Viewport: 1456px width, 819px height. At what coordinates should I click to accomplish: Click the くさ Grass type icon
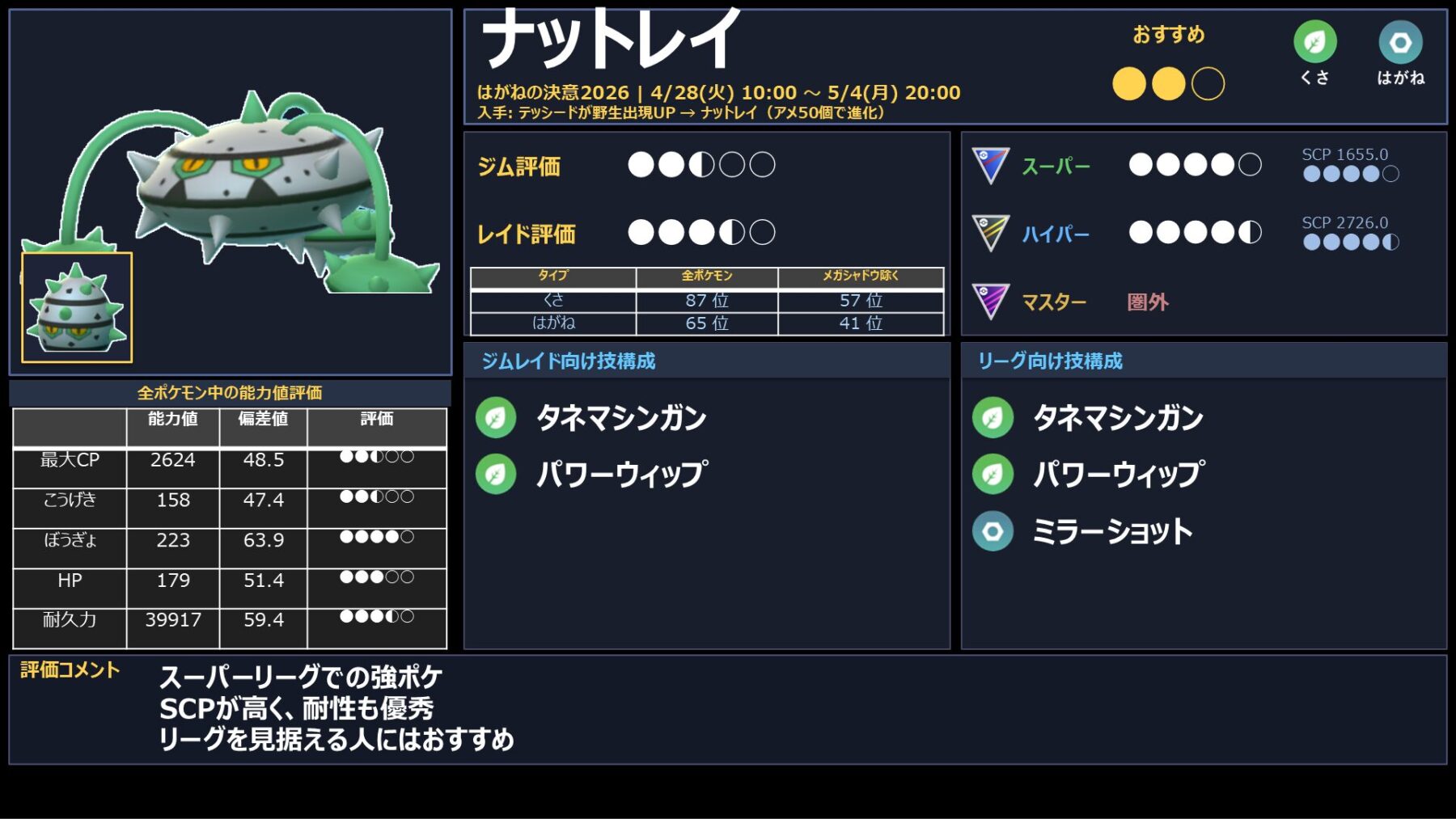pos(1314,42)
